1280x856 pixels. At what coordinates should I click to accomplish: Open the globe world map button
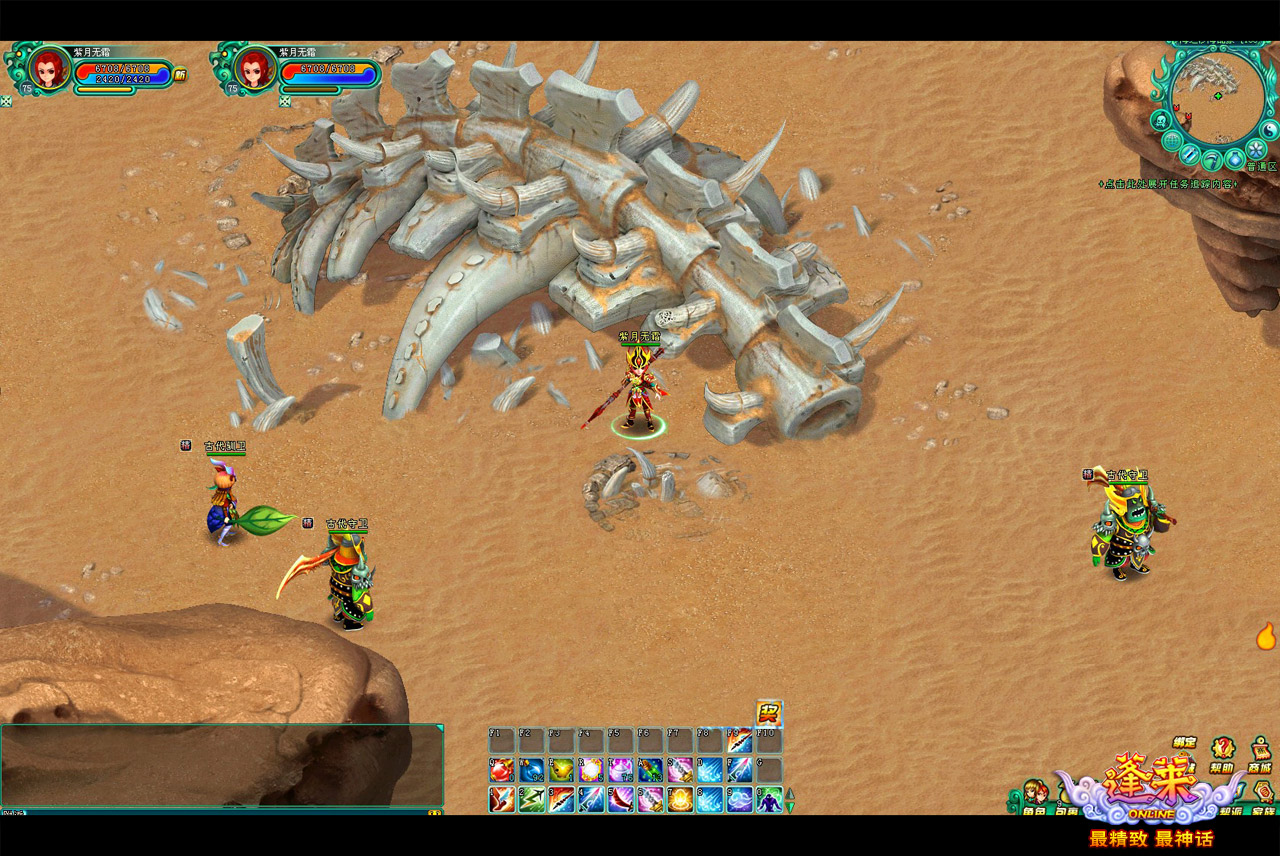[x=1172, y=141]
